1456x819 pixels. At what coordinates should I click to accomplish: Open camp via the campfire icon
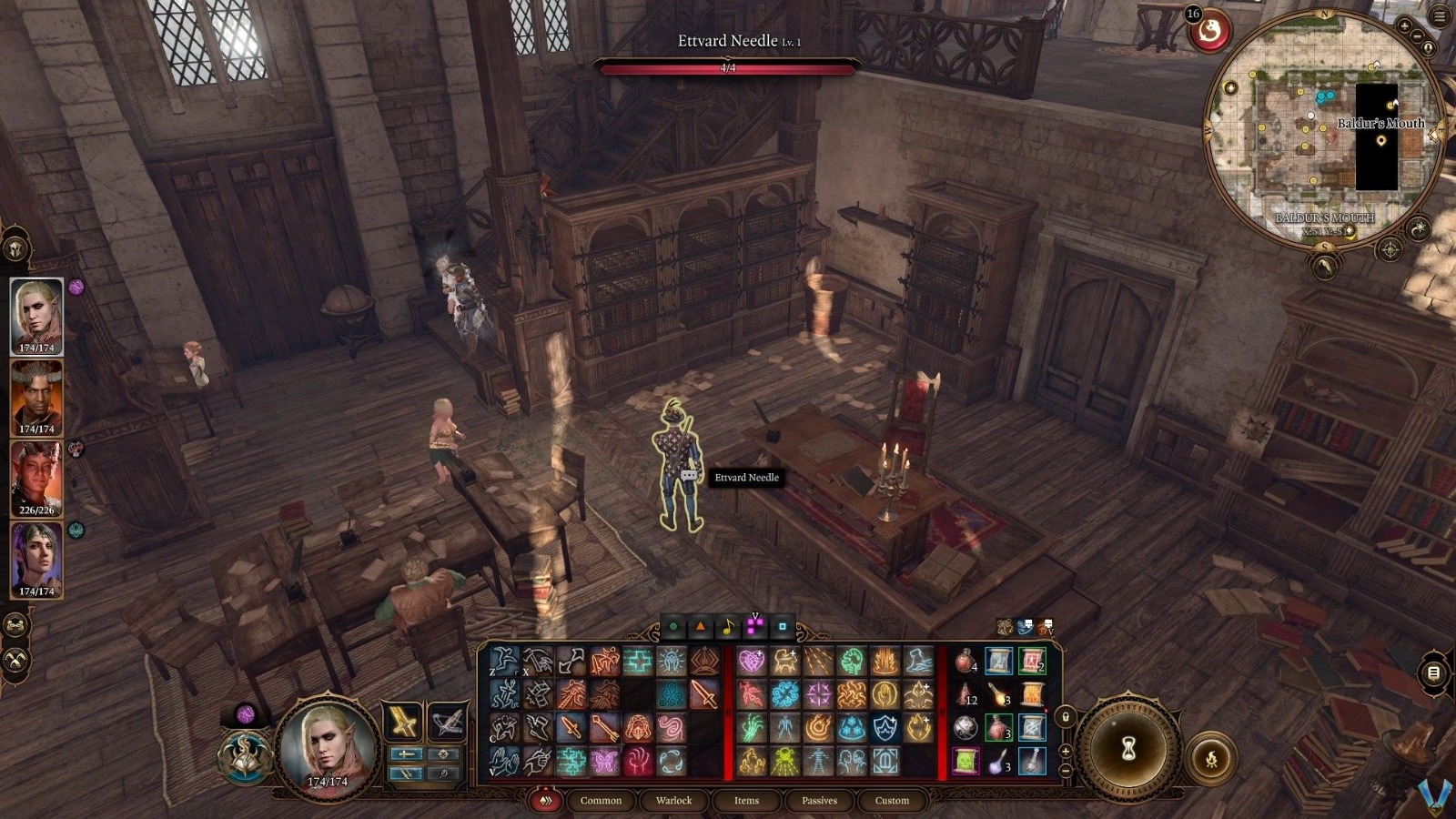[x=1211, y=759]
